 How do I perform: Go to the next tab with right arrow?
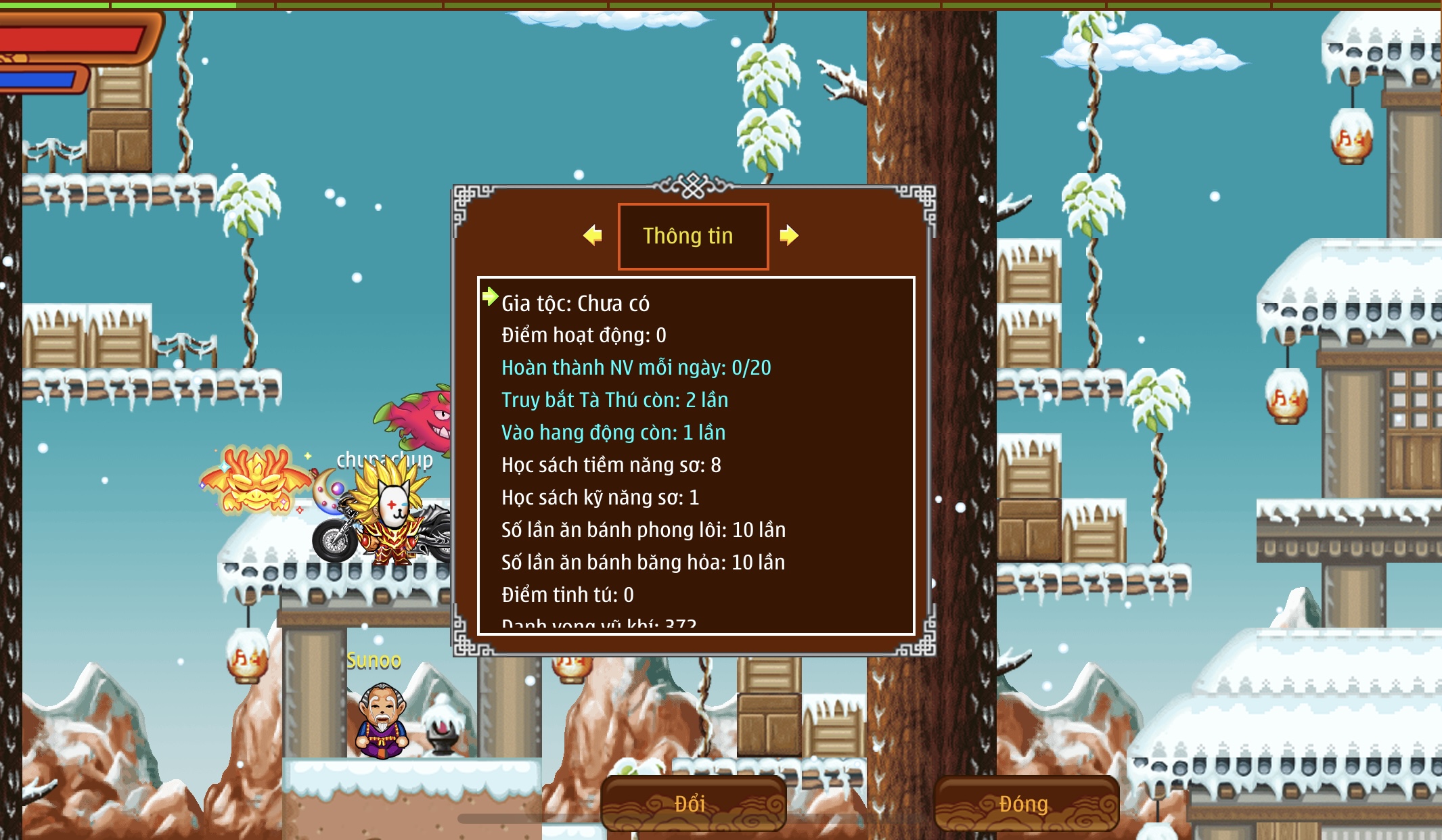coord(789,235)
